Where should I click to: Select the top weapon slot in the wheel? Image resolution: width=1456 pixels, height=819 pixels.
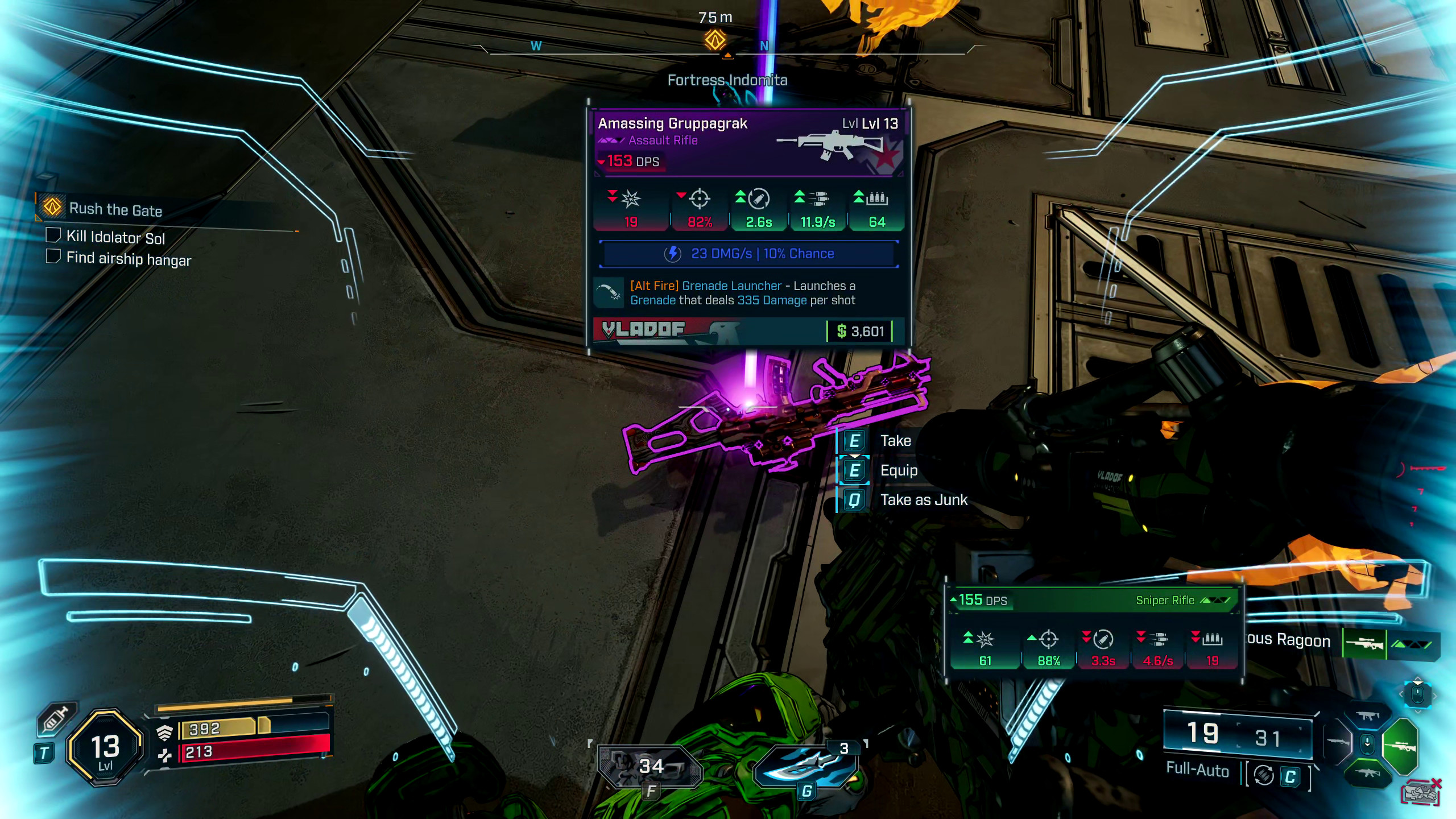tap(1368, 716)
